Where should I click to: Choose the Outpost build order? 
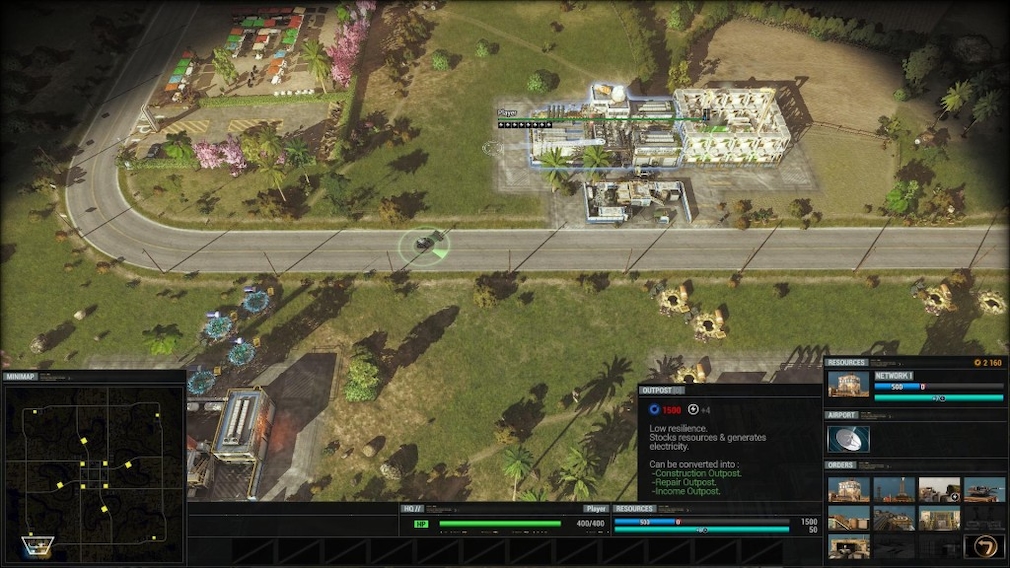click(848, 489)
